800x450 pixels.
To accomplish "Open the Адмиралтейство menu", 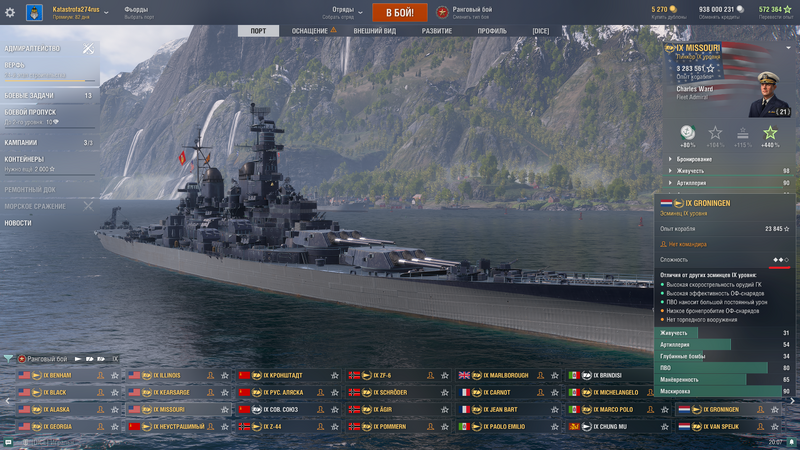I will point(33,48).
